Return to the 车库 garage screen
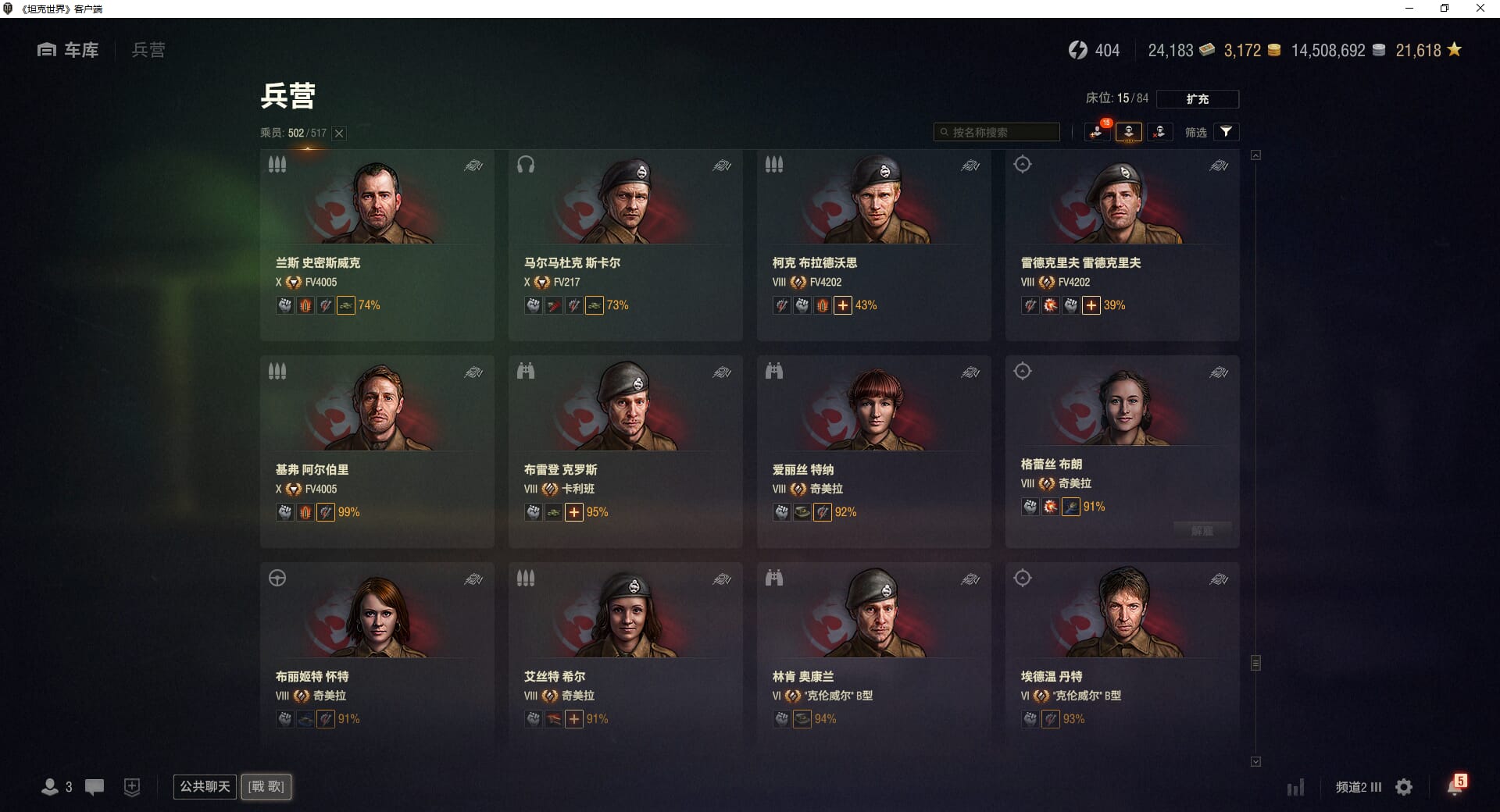Image resolution: width=1500 pixels, height=812 pixels. [x=69, y=50]
